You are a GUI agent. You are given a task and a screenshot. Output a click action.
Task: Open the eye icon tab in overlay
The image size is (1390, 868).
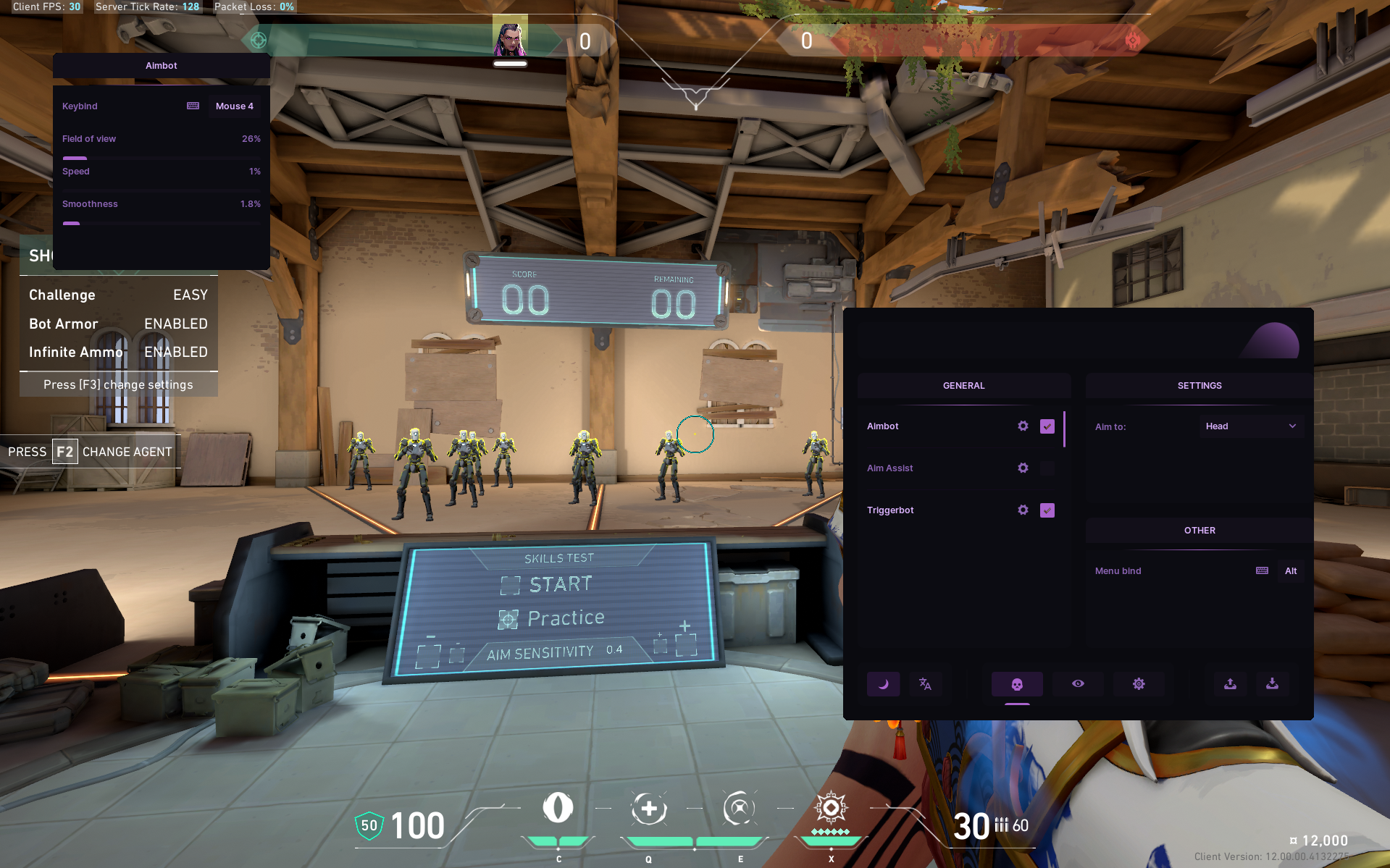1078,684
